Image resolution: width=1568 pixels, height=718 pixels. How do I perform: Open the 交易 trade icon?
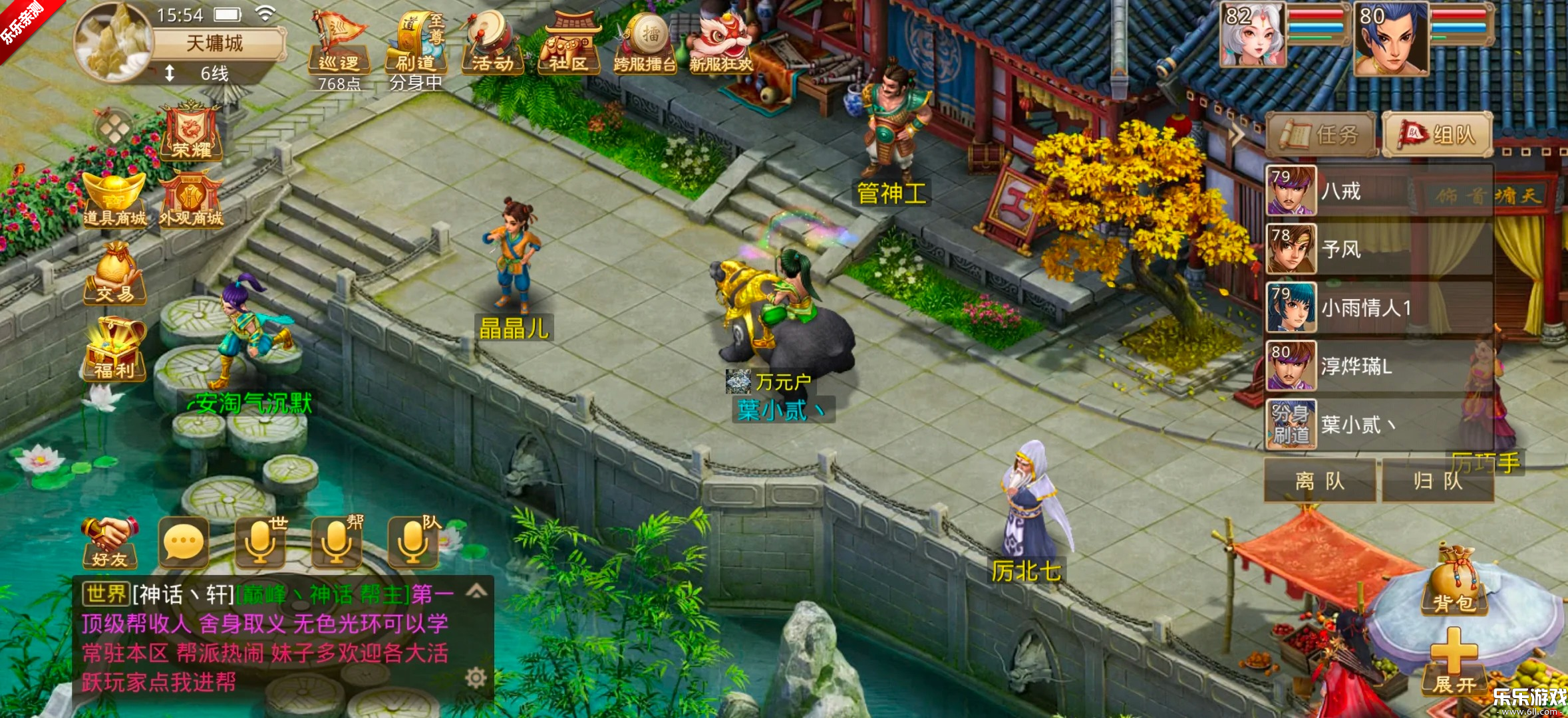(114, 274)
